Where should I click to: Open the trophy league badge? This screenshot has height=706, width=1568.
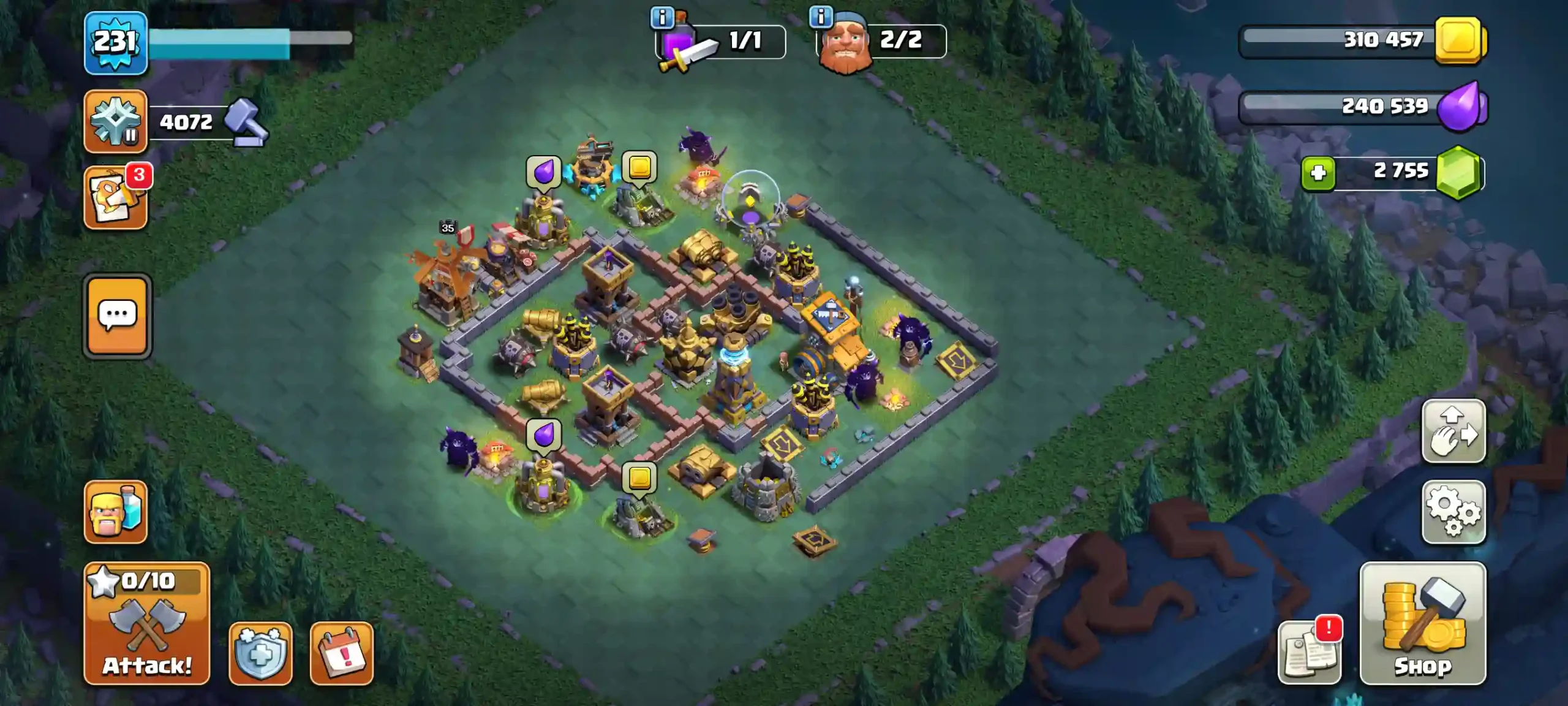[x=115, y=121]
